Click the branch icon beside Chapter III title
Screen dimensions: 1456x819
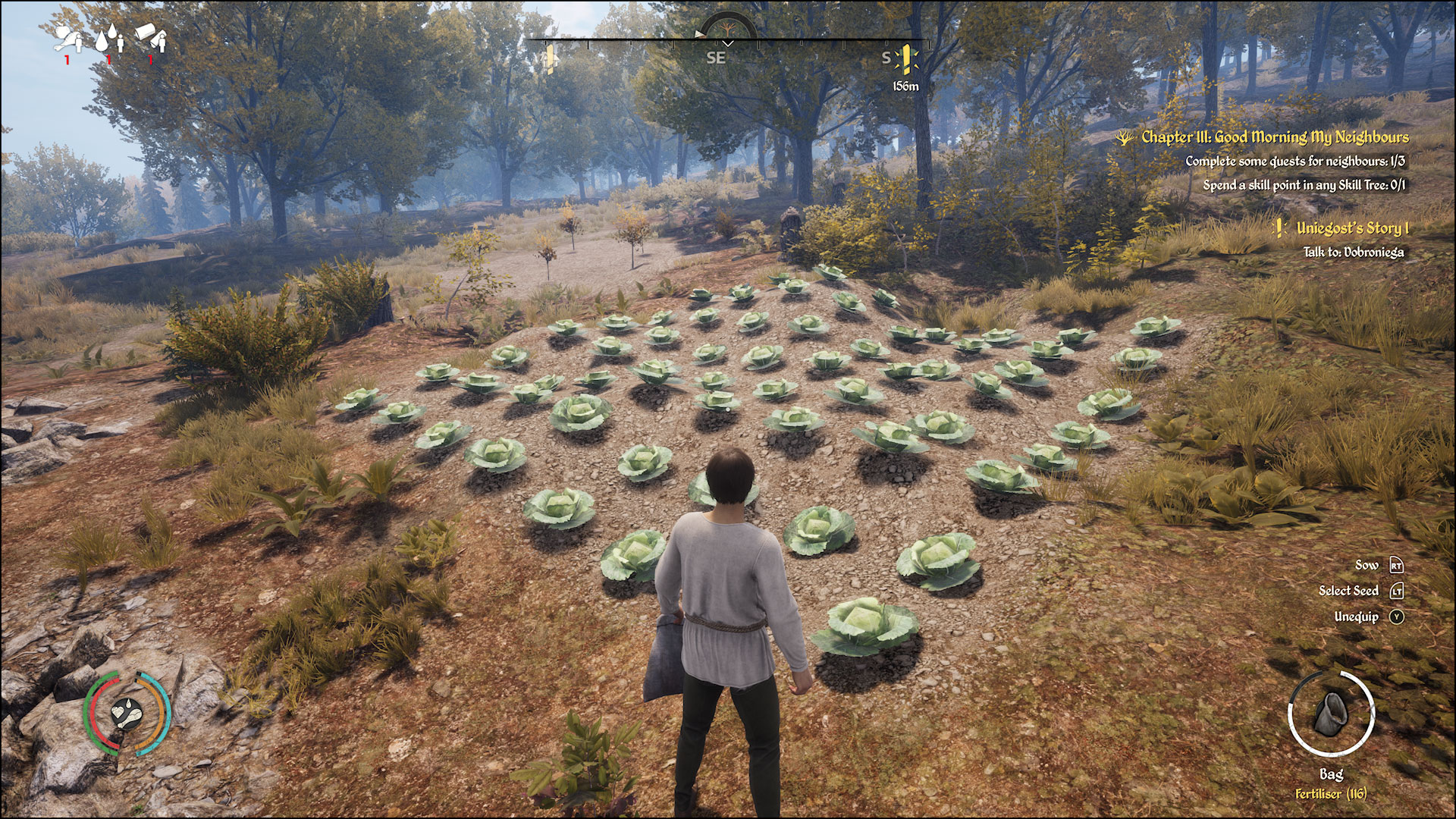click(1125, 140)
